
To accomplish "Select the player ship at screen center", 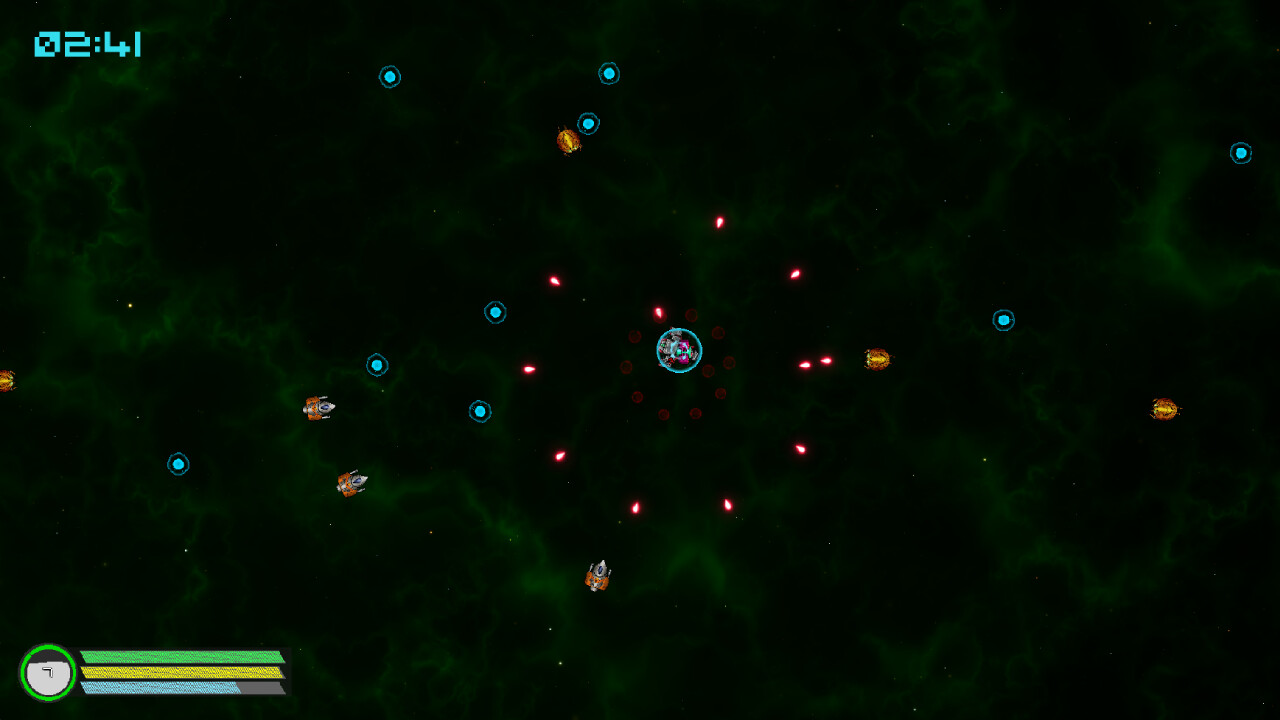I will [678, 350].
